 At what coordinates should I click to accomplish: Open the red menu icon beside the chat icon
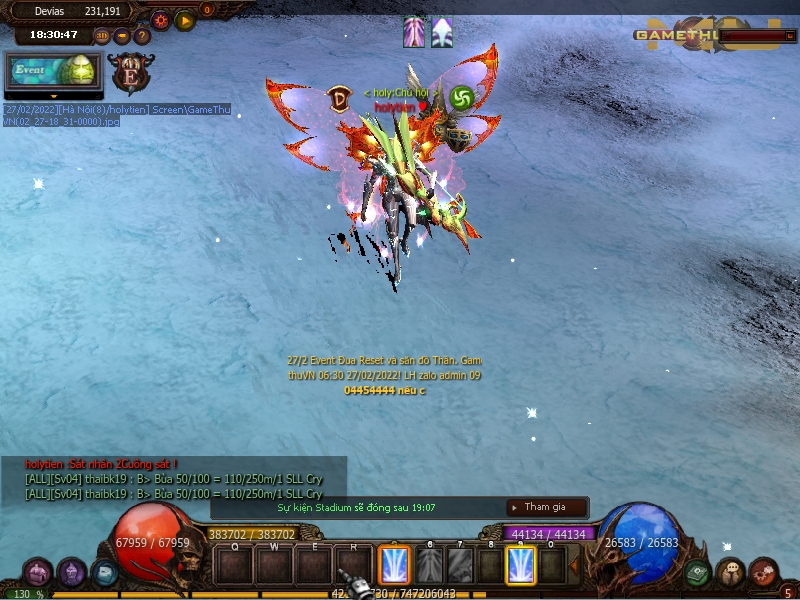[764, 572]
